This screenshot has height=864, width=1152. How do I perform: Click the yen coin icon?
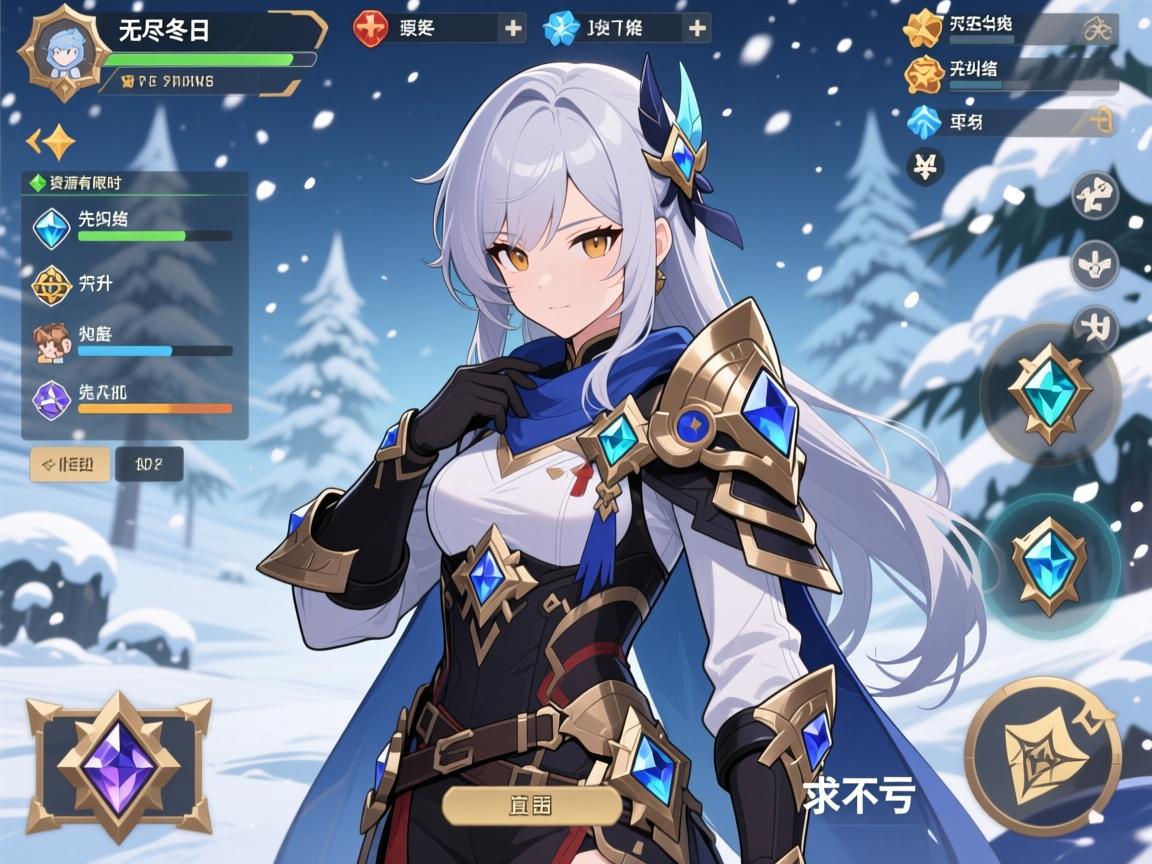click(x=925, y=166)
